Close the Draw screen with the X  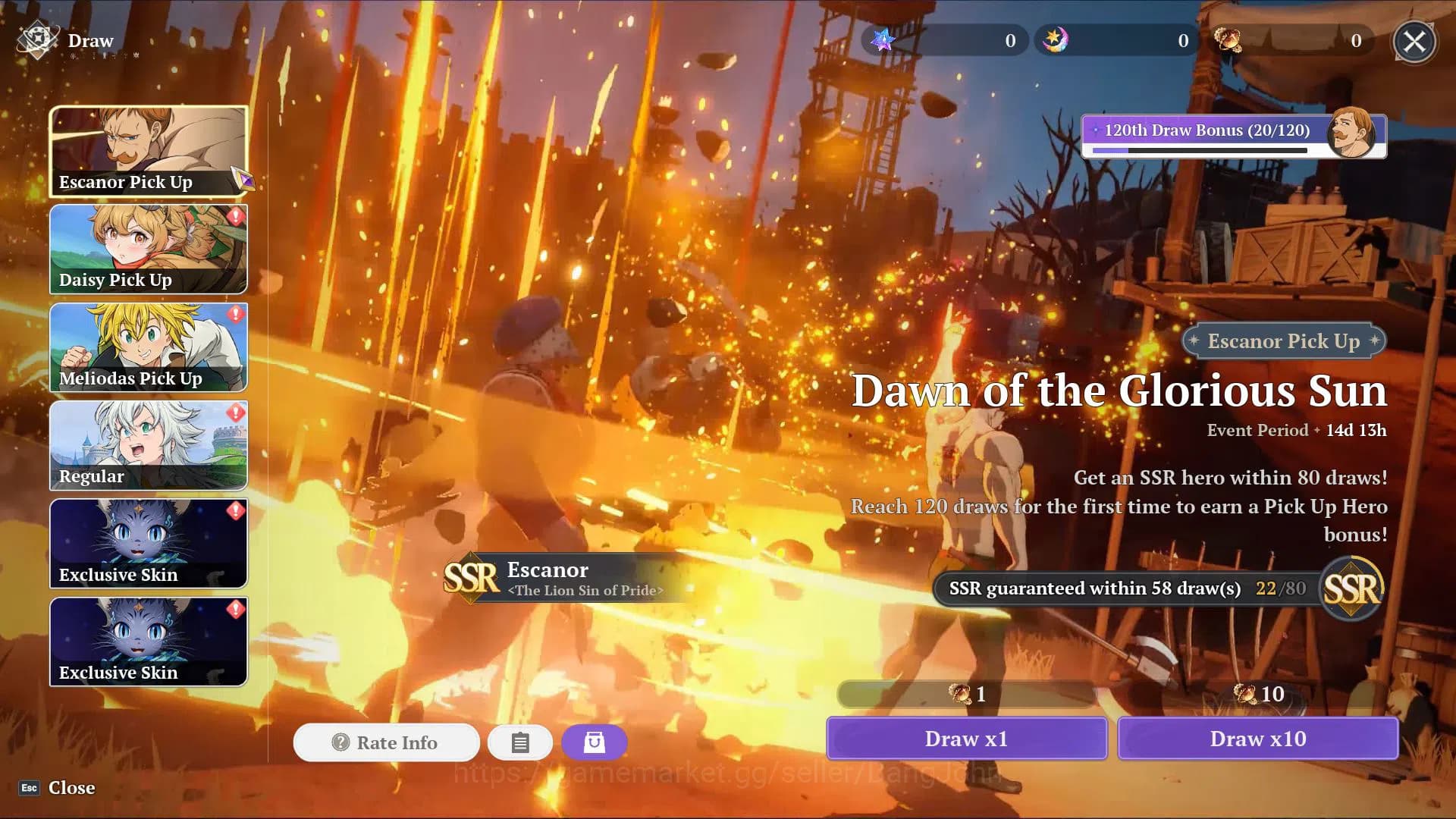tap(1414, 42)
